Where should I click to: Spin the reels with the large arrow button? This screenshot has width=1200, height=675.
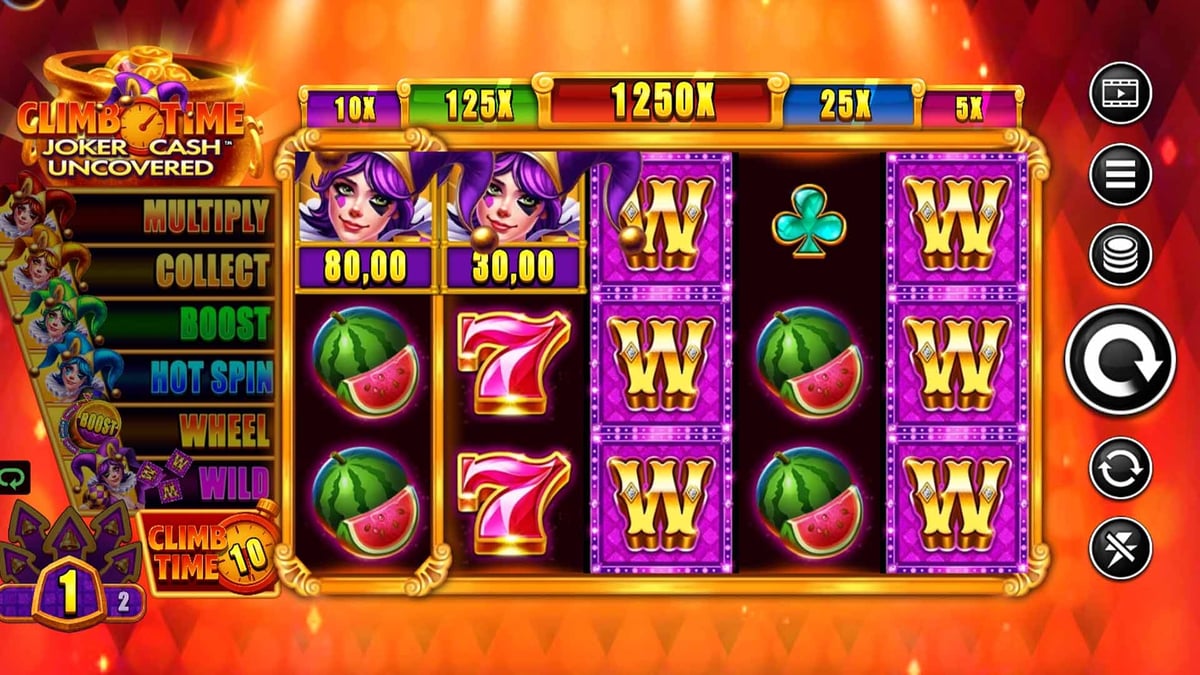[1120, 360]
